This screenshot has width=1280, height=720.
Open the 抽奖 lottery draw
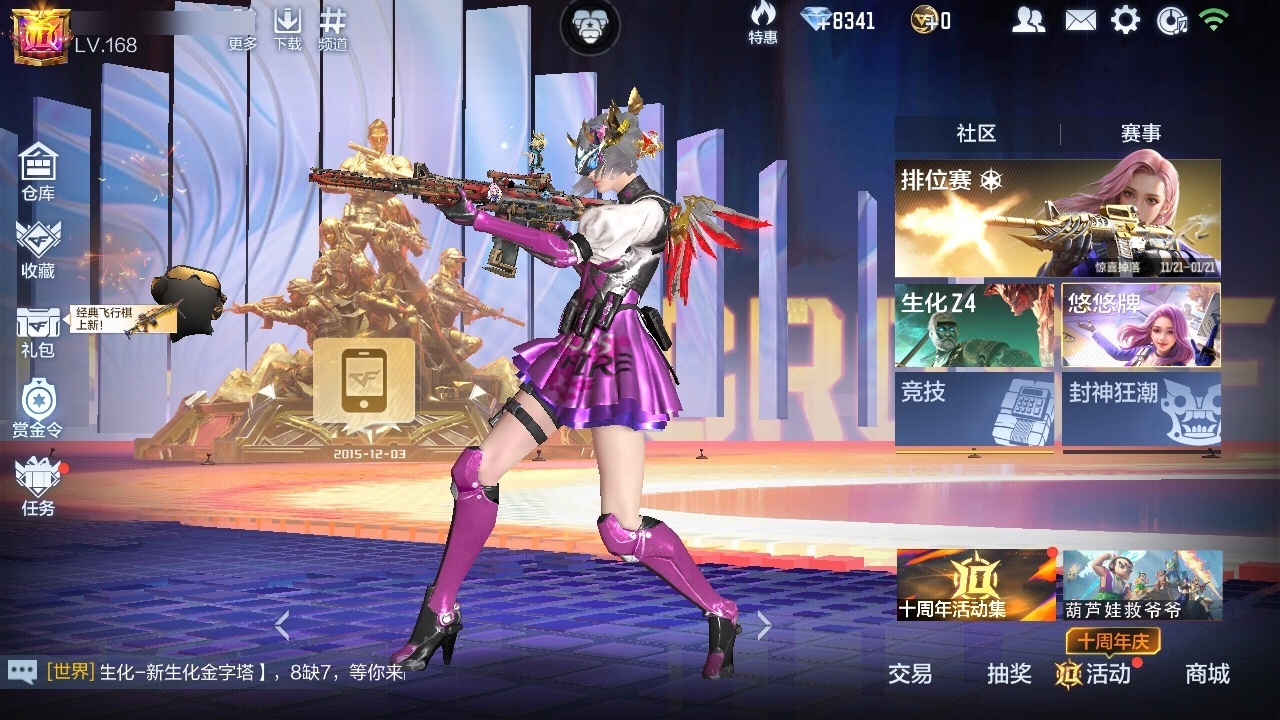[1009, 674]
